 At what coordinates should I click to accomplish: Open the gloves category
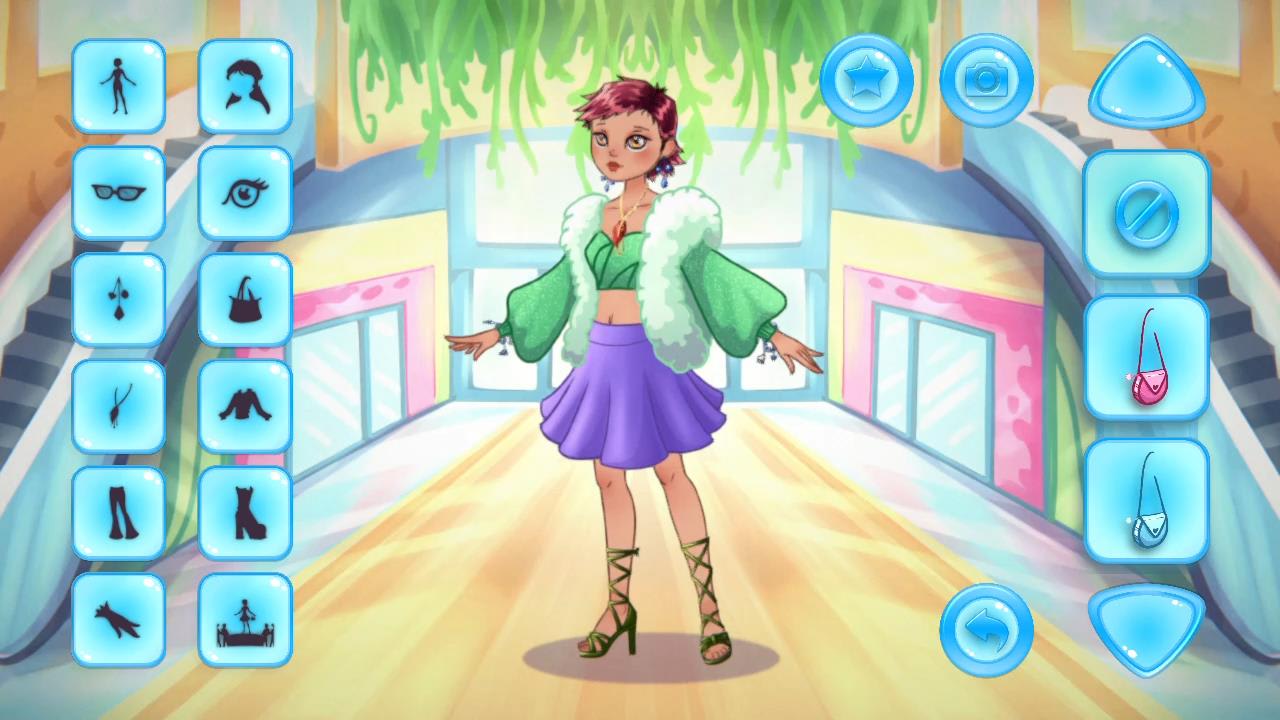click(118, 618)
